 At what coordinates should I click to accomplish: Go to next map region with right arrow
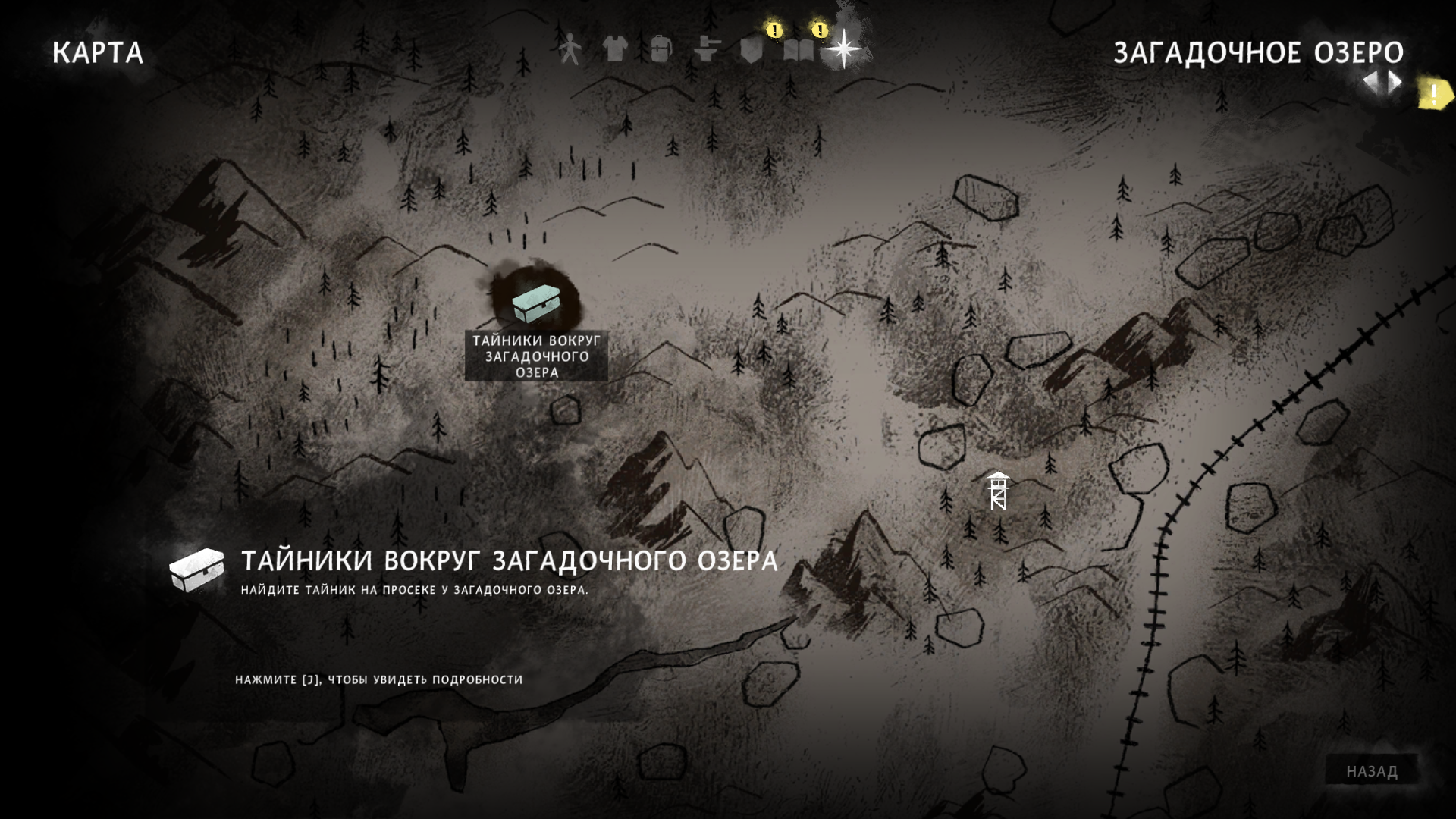(1395, 83)
